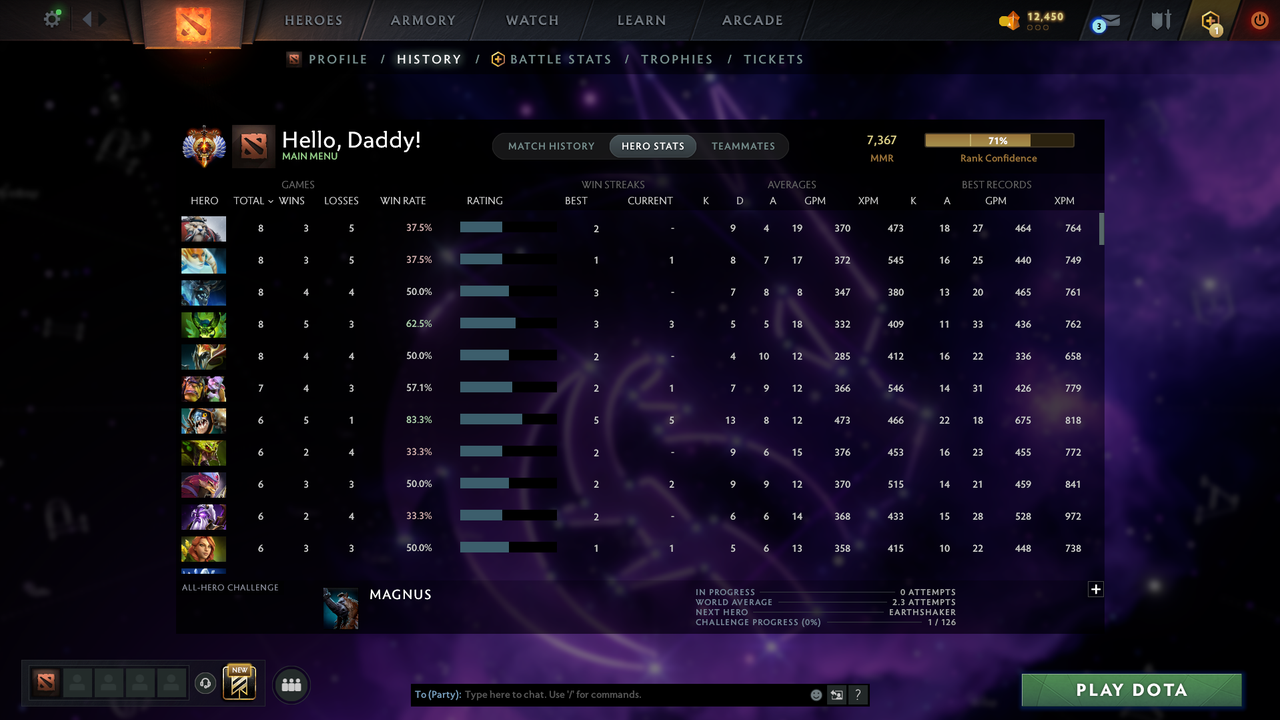
Task: Click the question mark help button
Action: click(857, 694)
